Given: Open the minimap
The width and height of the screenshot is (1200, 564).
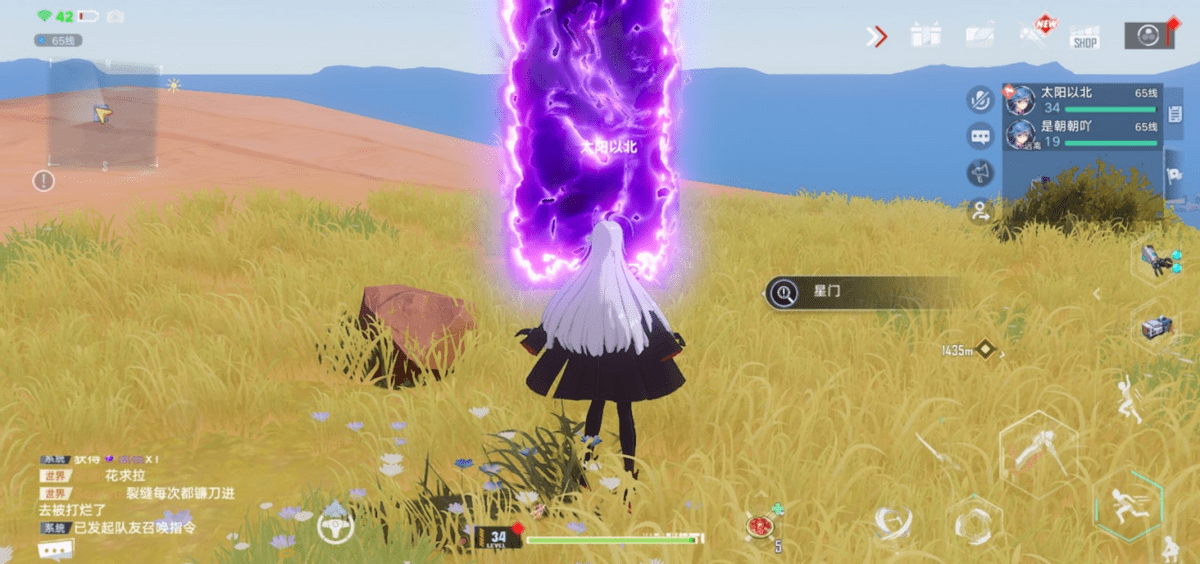Looking at the screenshot, I should tap(103, 117).
